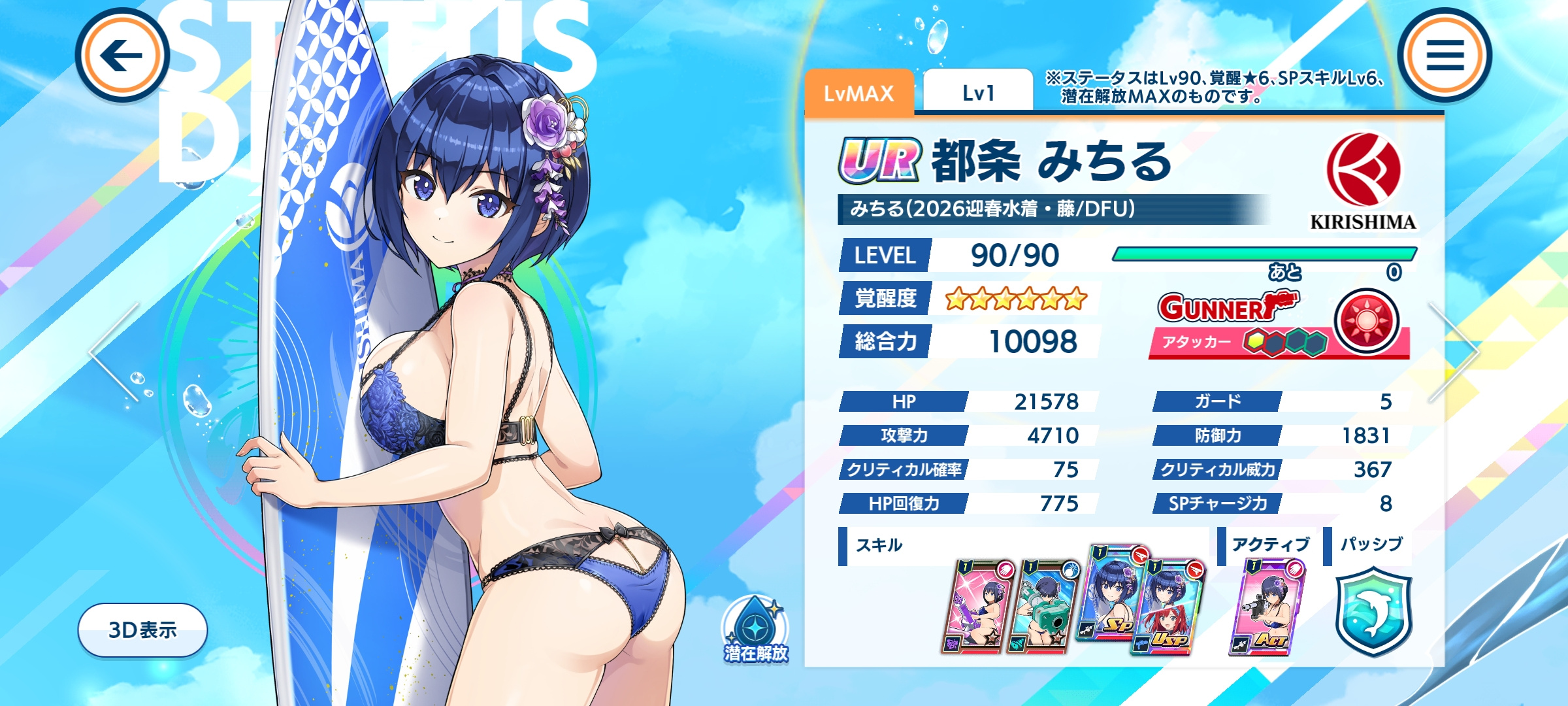
Task: Select the pink purple-gun skill card
Action: [977, 607]
